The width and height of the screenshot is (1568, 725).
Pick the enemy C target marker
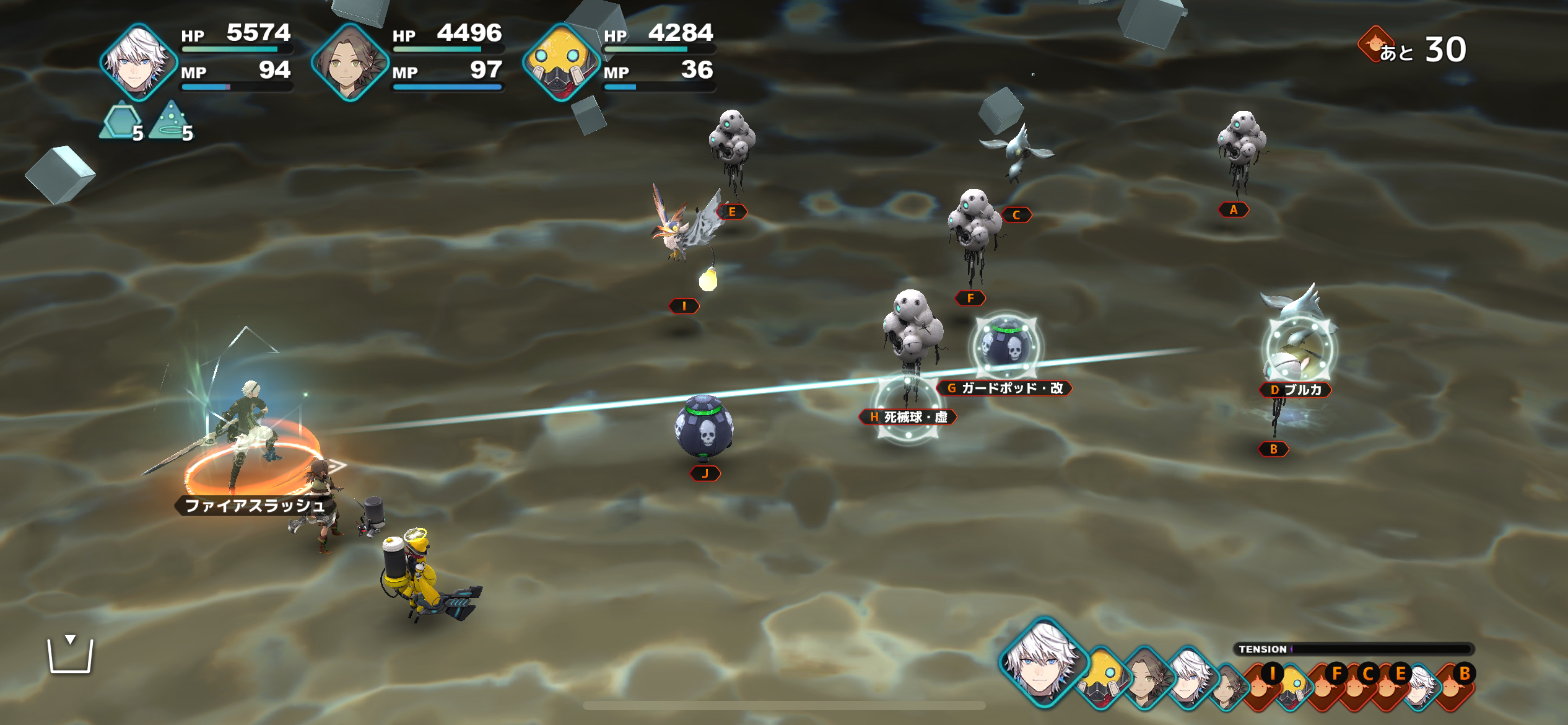(1016, 215)
